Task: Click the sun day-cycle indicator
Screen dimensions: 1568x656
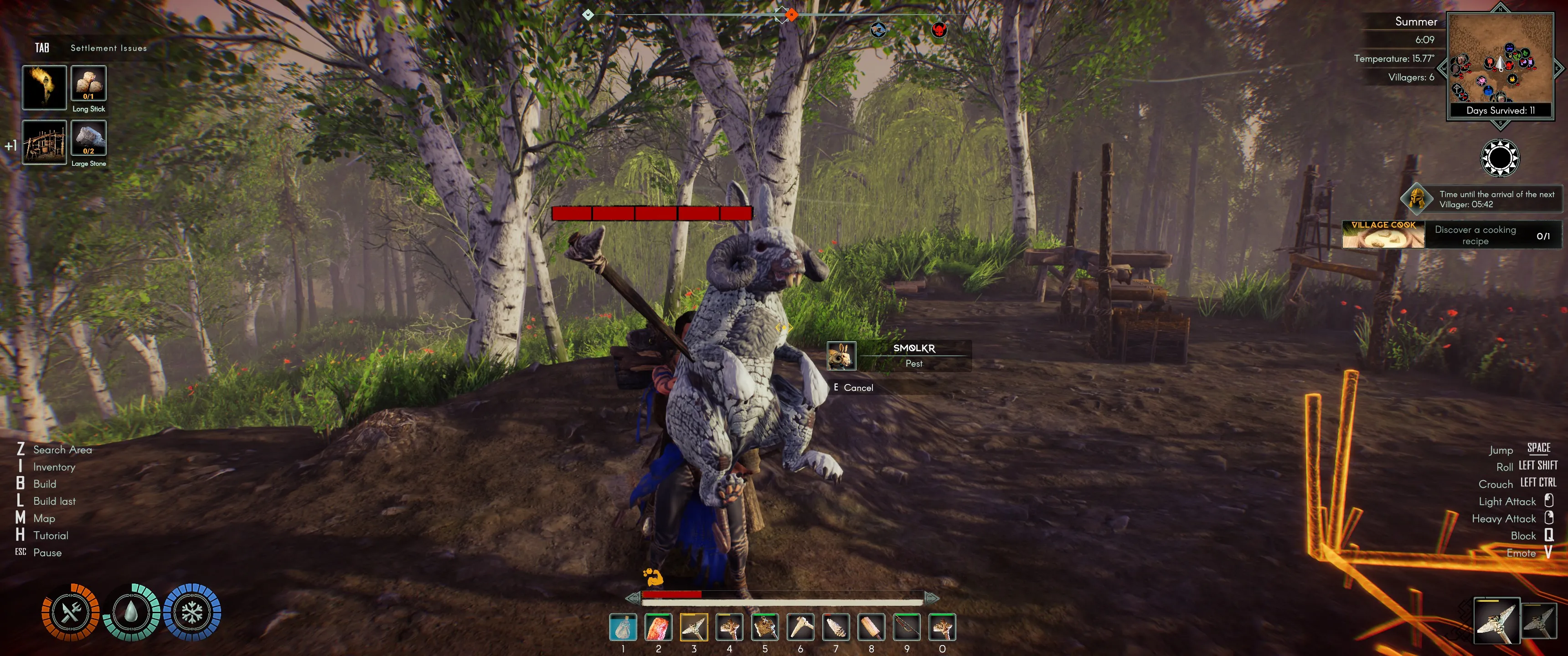Action: (1499, 158)
